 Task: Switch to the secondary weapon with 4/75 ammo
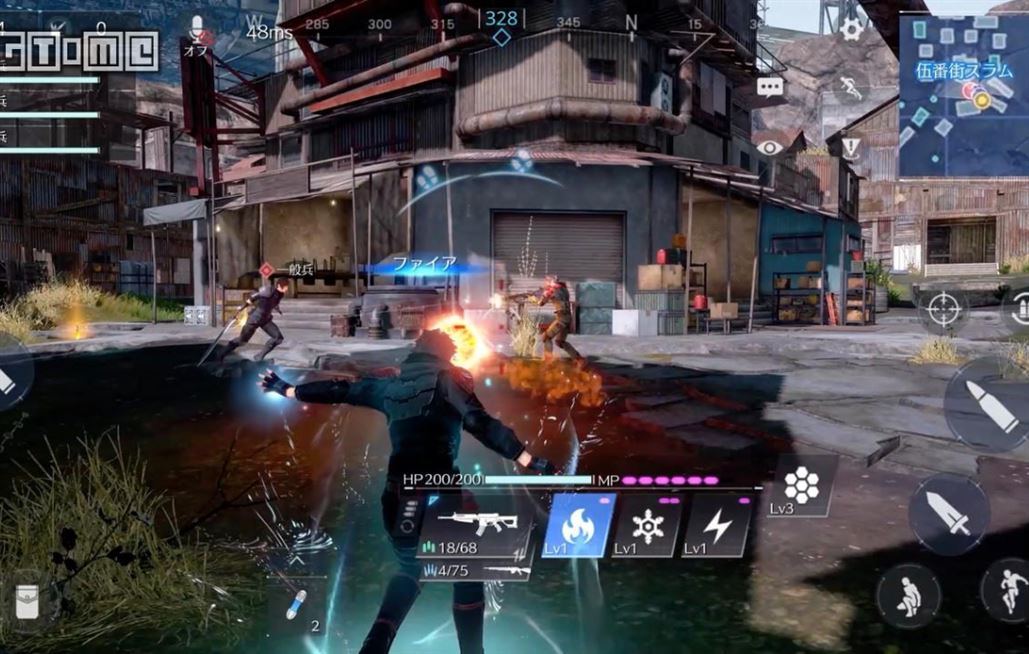point(475,570)
